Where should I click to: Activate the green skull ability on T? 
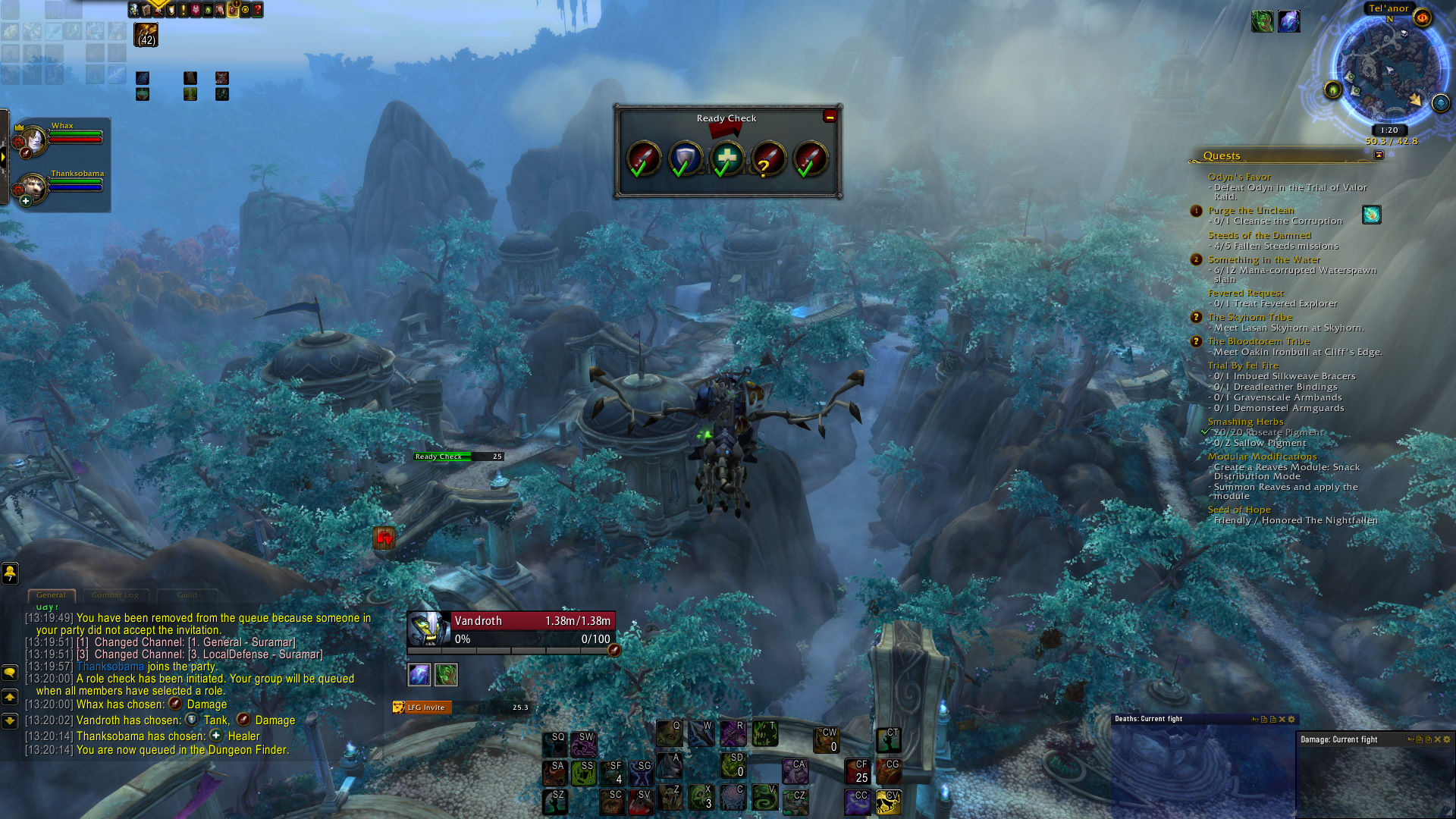pyautogui.click(x=764, y=734)
